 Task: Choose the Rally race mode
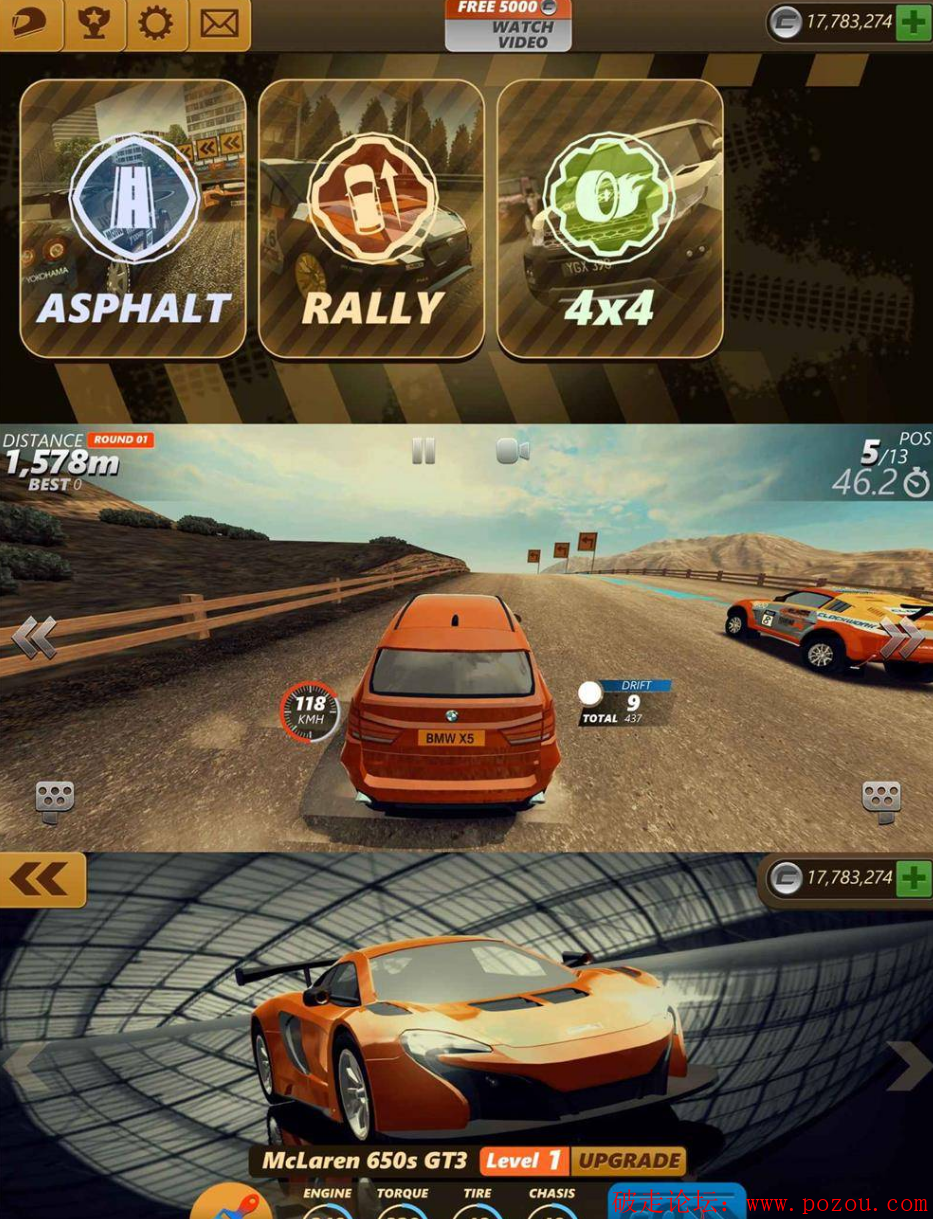tap(371, 218)
